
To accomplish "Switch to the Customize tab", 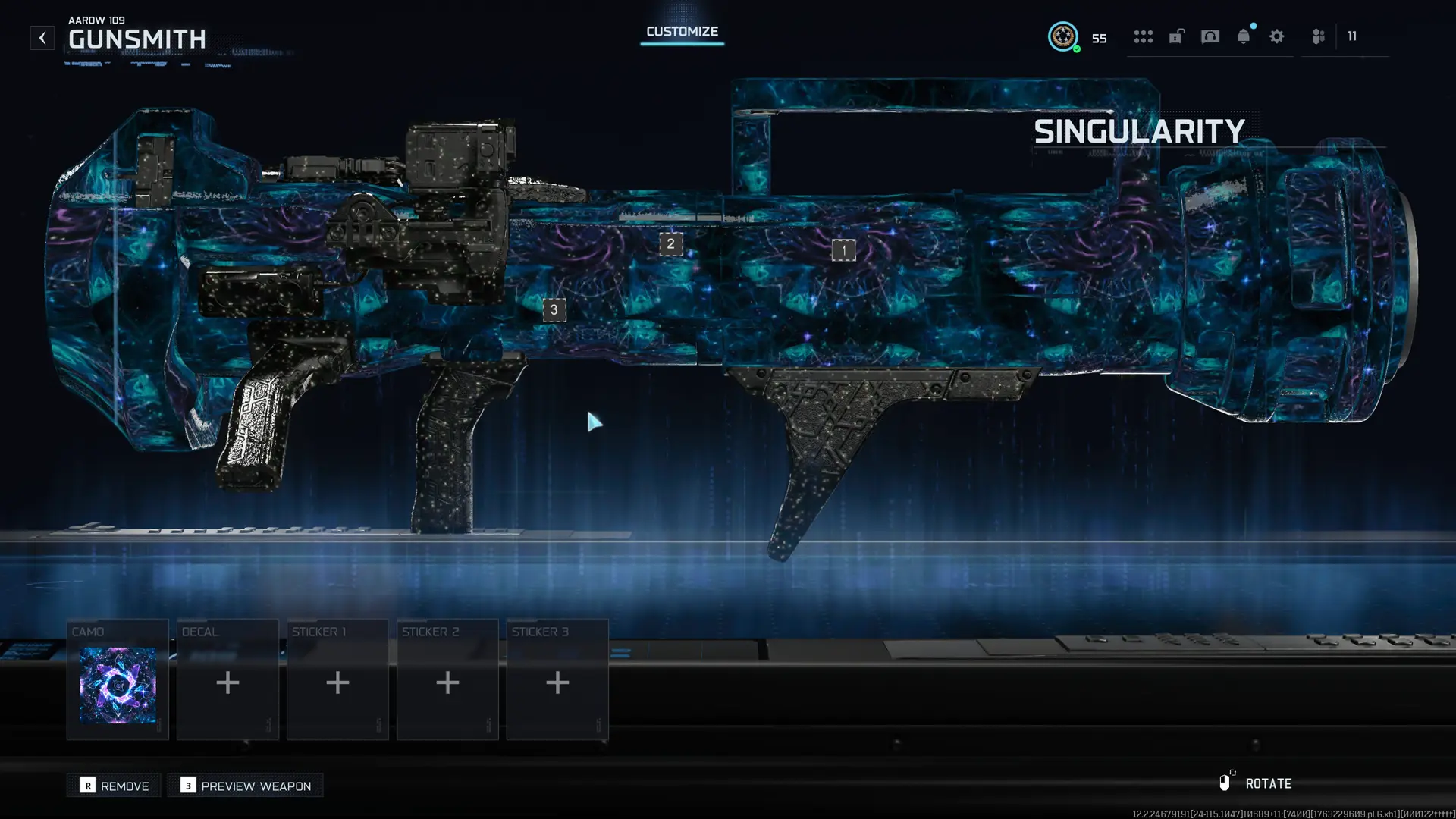I will coord(681,31).
